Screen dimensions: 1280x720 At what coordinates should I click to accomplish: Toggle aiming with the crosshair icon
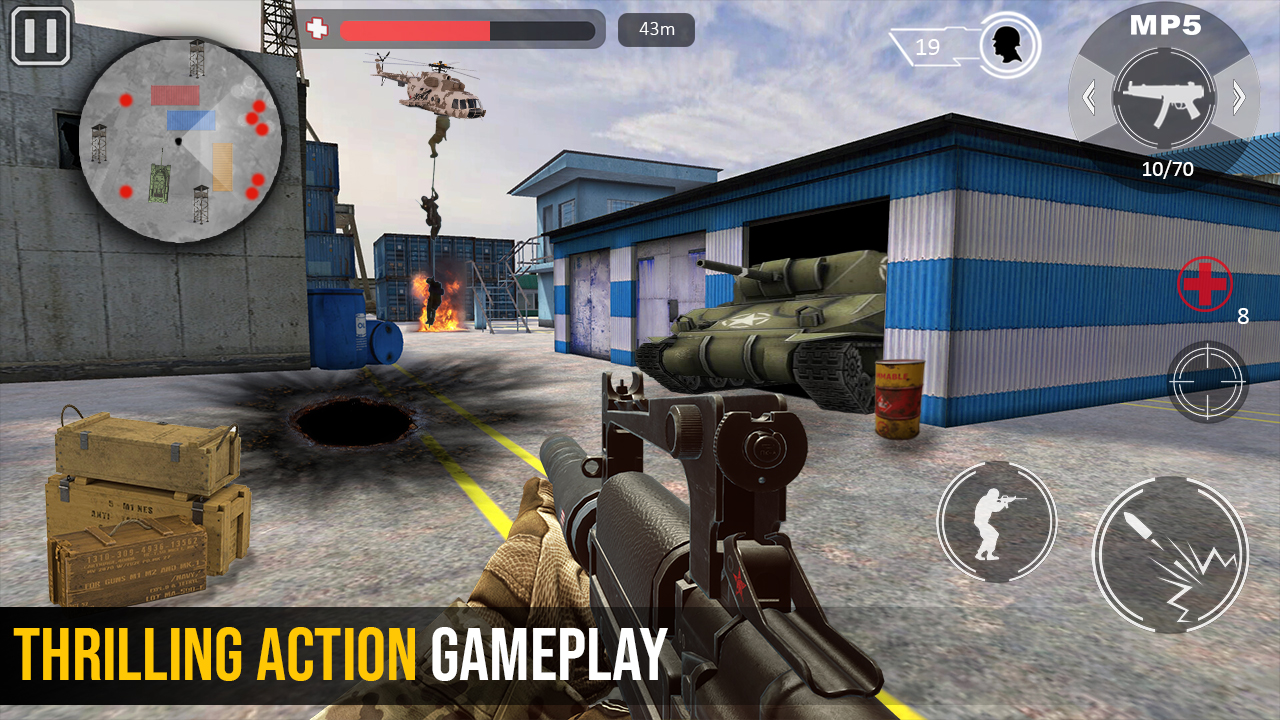pos(1208,381)
